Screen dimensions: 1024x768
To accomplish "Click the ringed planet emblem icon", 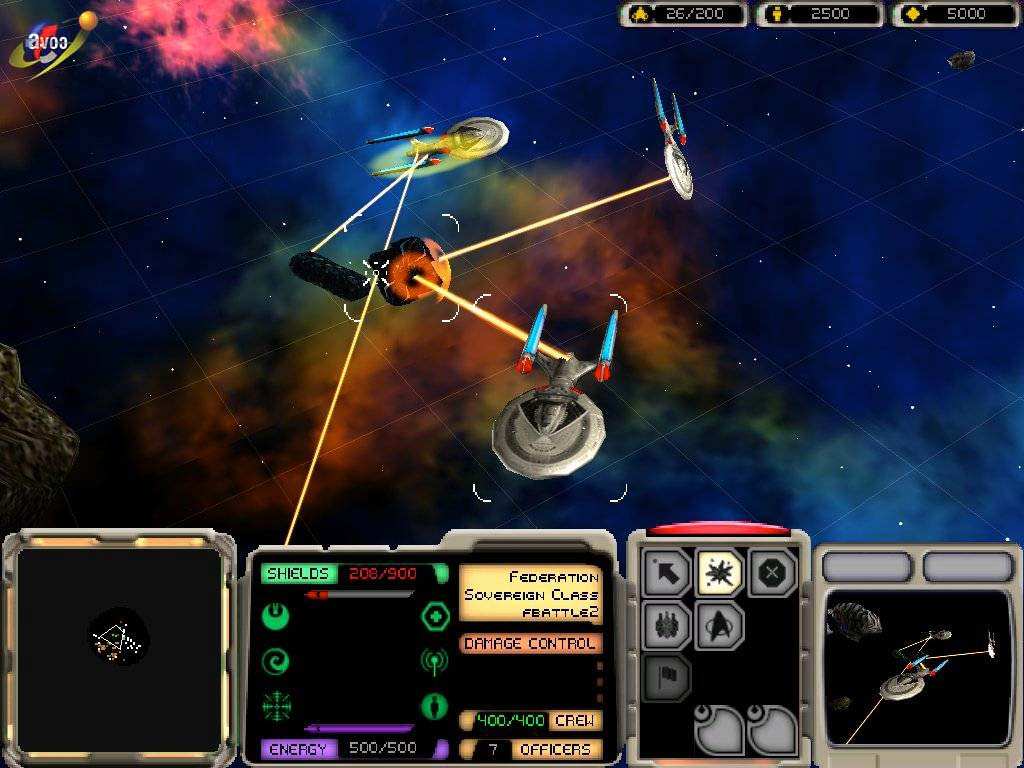I will pyautogui.click(x=48, y=45).
